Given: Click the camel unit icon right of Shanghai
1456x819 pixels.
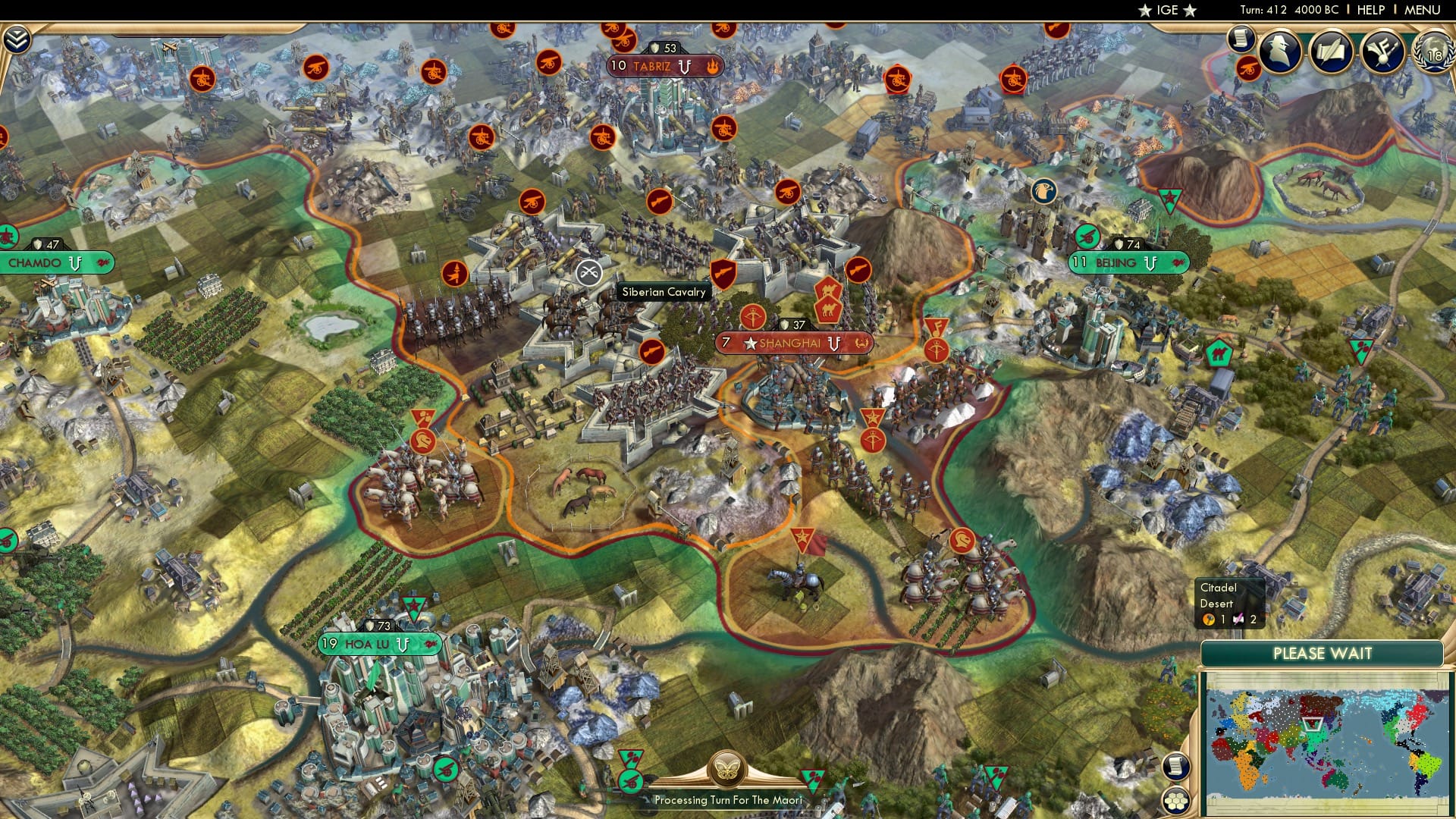Looking at the screenshot, I should pyautogui.click(x=828, y=309).
